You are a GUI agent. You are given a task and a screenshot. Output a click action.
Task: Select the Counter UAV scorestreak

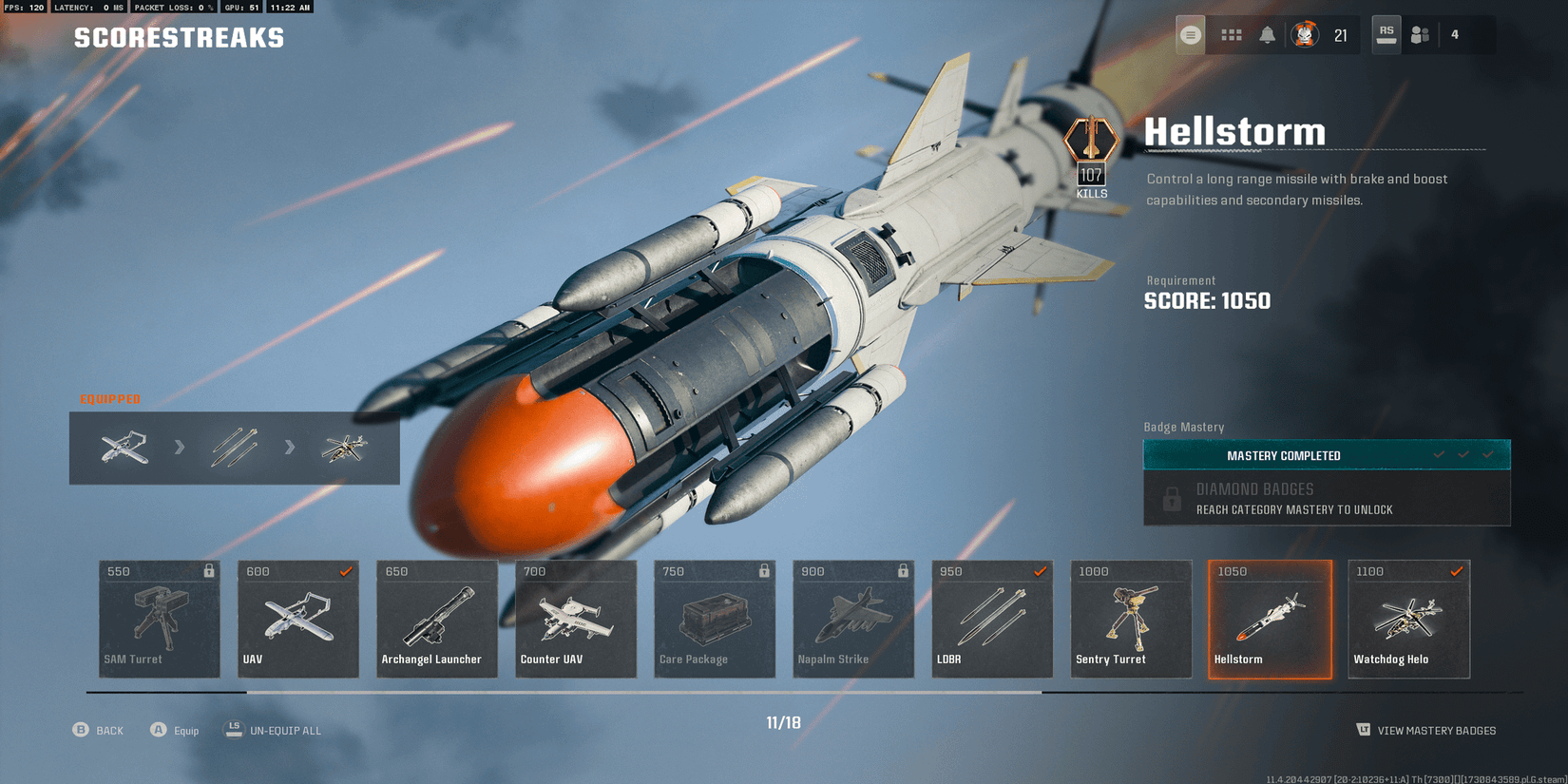[575, 618]
